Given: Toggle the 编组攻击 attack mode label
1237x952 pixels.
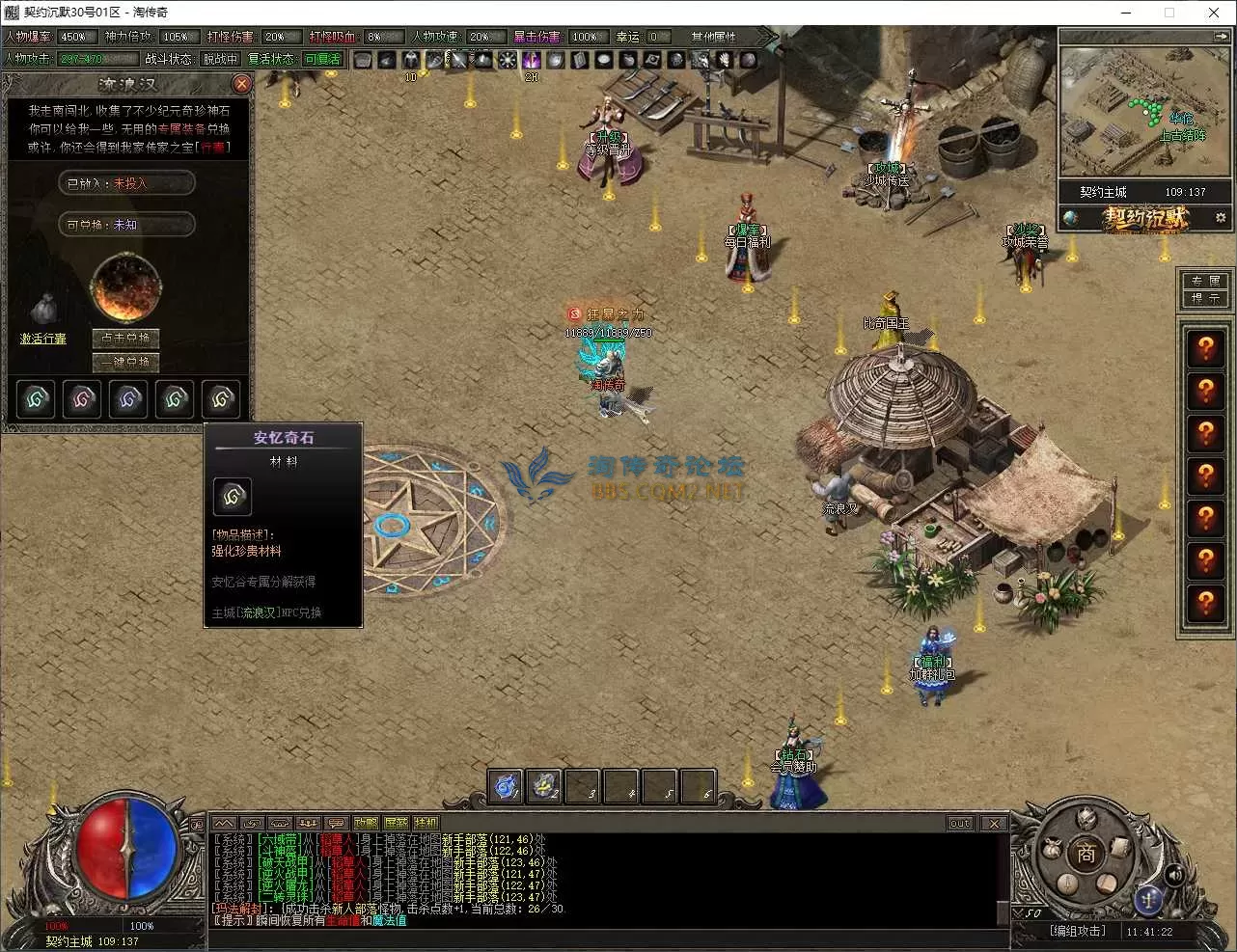Looking at the screenshot, I should point(1078,931).
